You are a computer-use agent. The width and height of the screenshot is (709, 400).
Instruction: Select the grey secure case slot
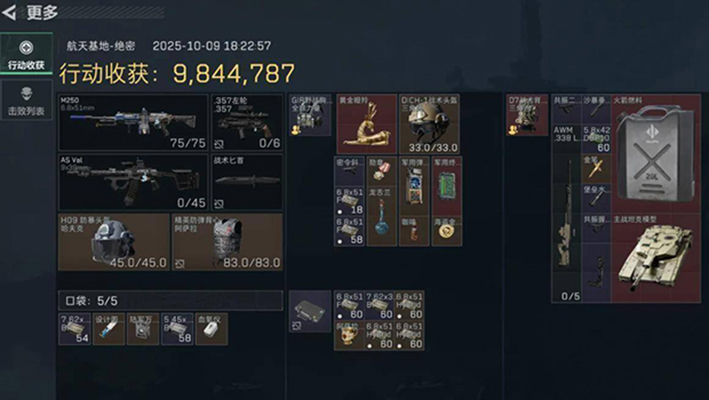309,312
